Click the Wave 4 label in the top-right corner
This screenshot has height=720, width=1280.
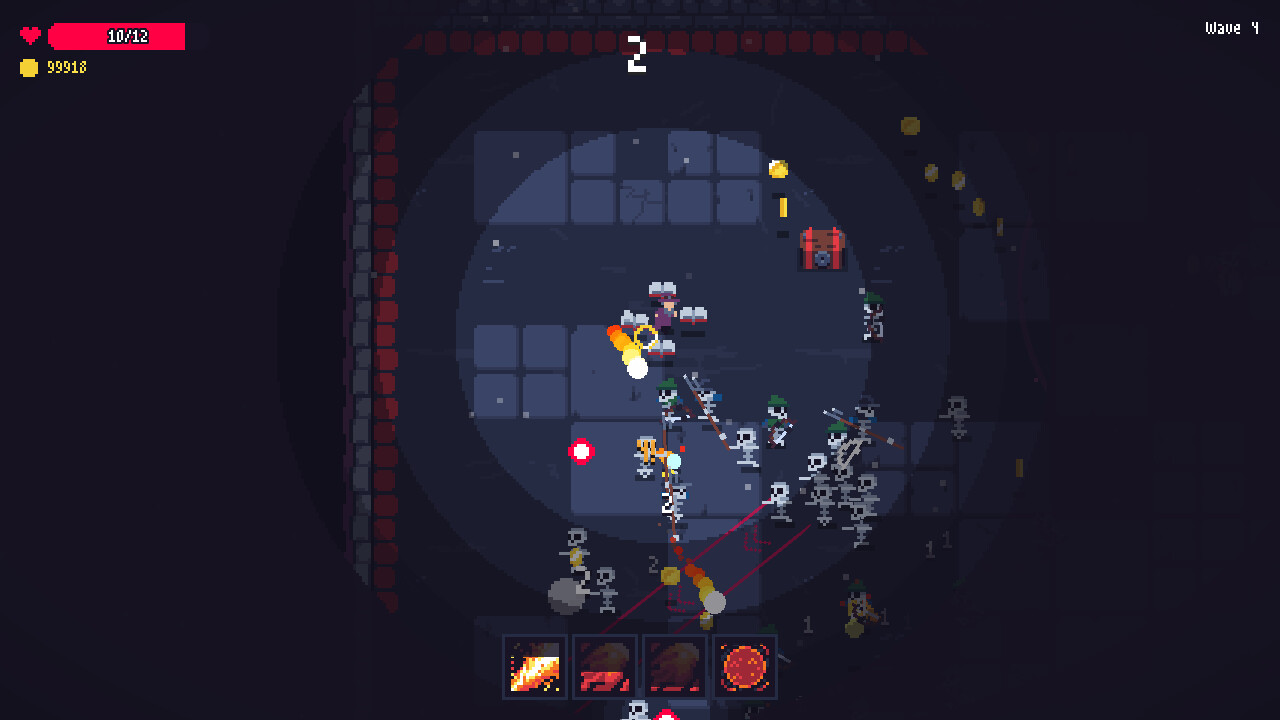(x=1230, y=28)
